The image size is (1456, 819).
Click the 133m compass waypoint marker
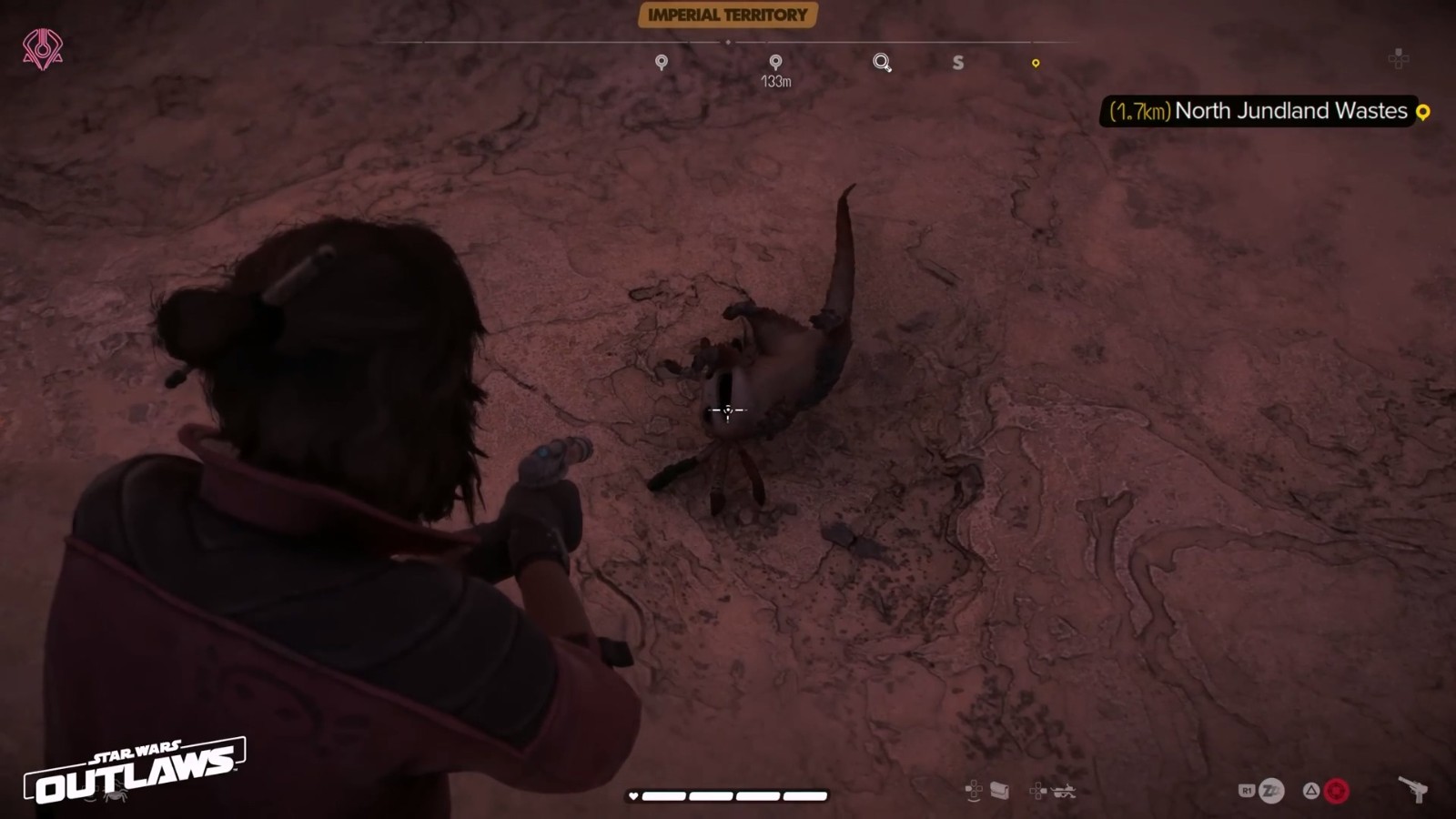(x=775, y=62)
